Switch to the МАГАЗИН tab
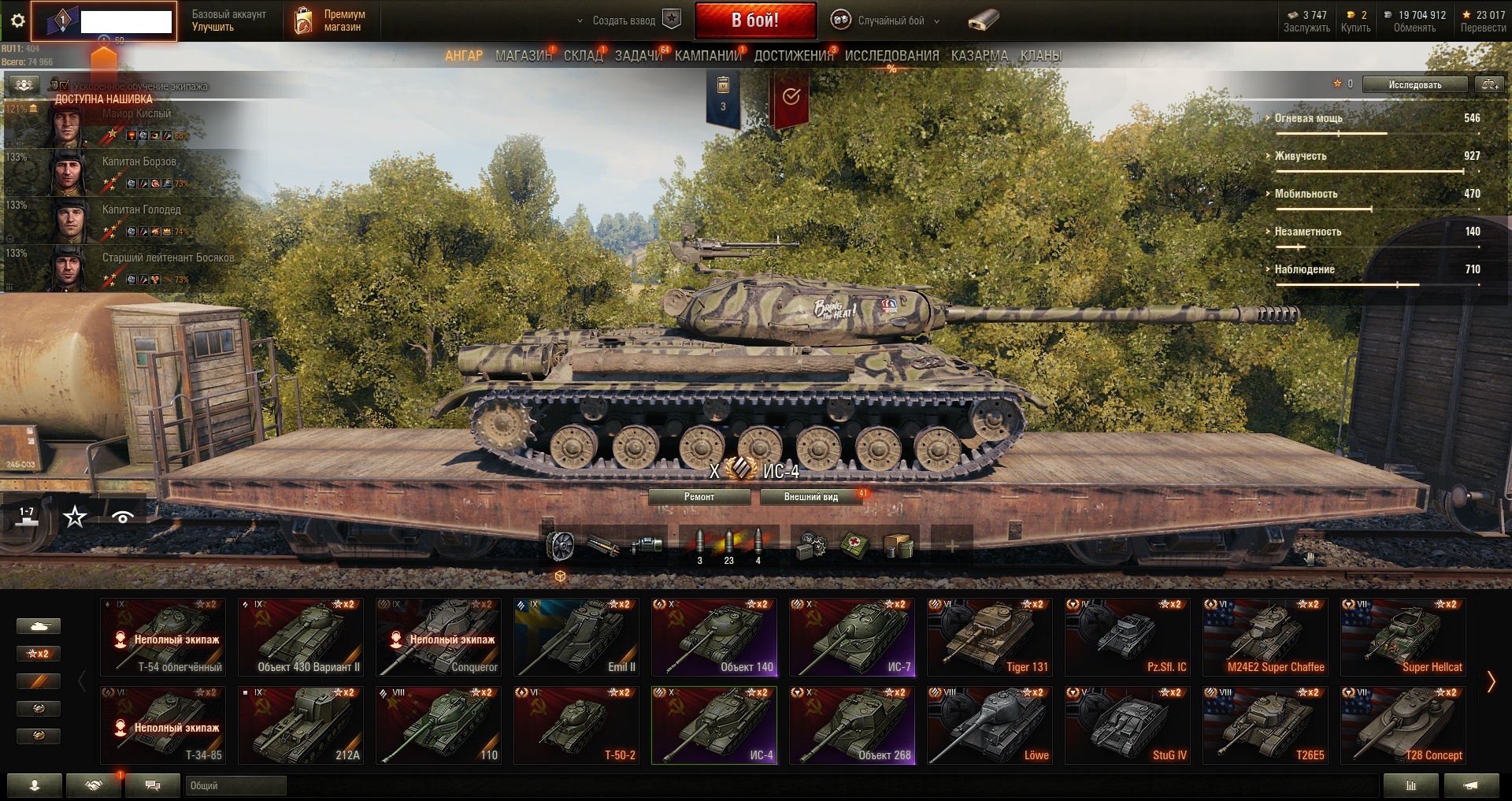The height and width of the screenshot is (801, 1512). 523,56
